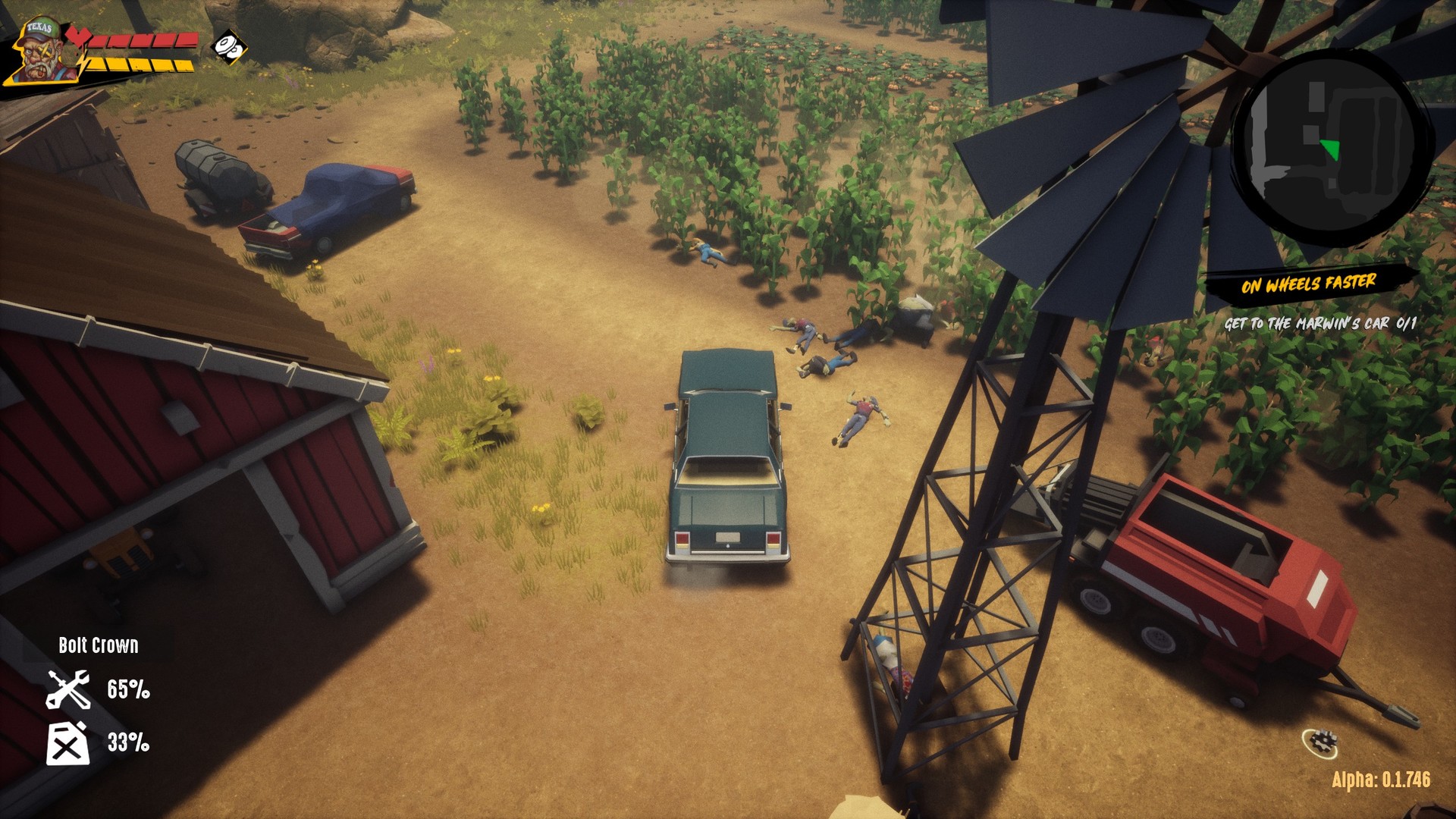
Task: Click the teal station wagon in the farmyard
Action: 726,463
